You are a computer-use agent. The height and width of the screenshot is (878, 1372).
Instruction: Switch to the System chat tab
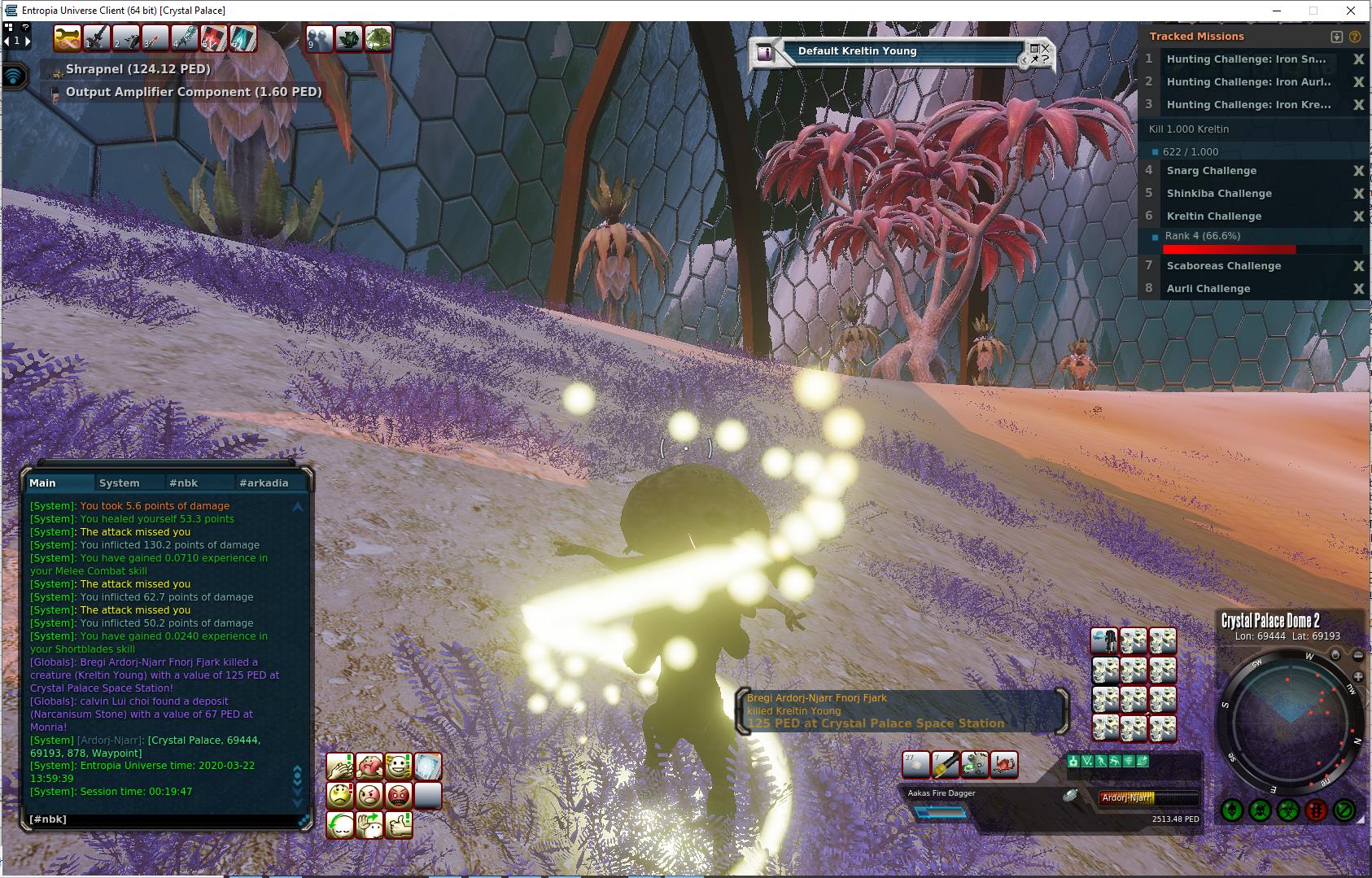pyautogui.click(x=119, y=483)
